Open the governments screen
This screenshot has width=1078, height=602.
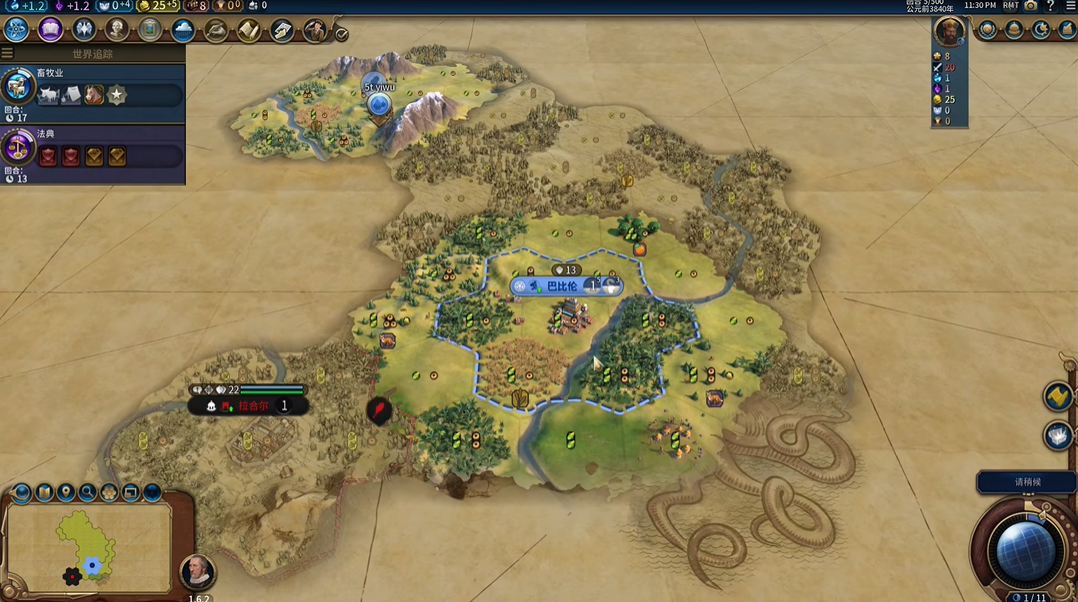pos(84,30)
